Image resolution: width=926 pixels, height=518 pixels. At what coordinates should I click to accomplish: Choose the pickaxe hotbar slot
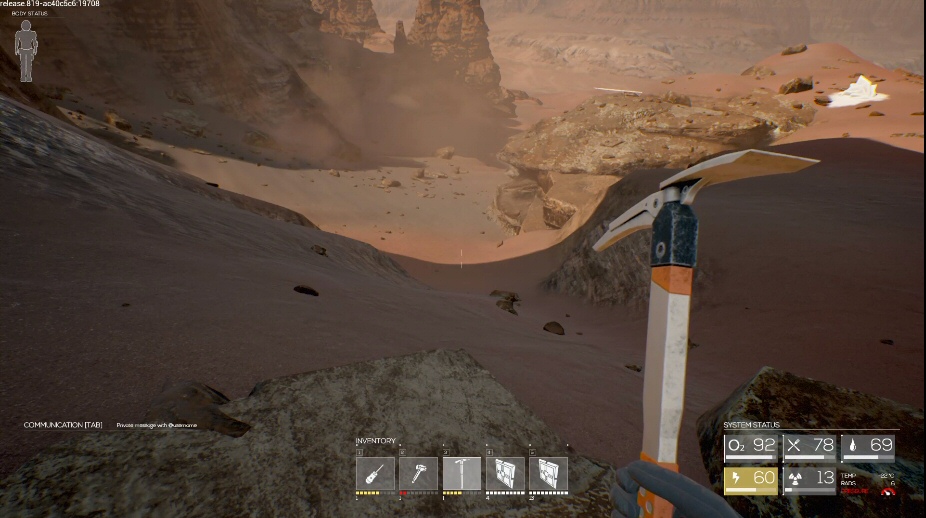462,473
